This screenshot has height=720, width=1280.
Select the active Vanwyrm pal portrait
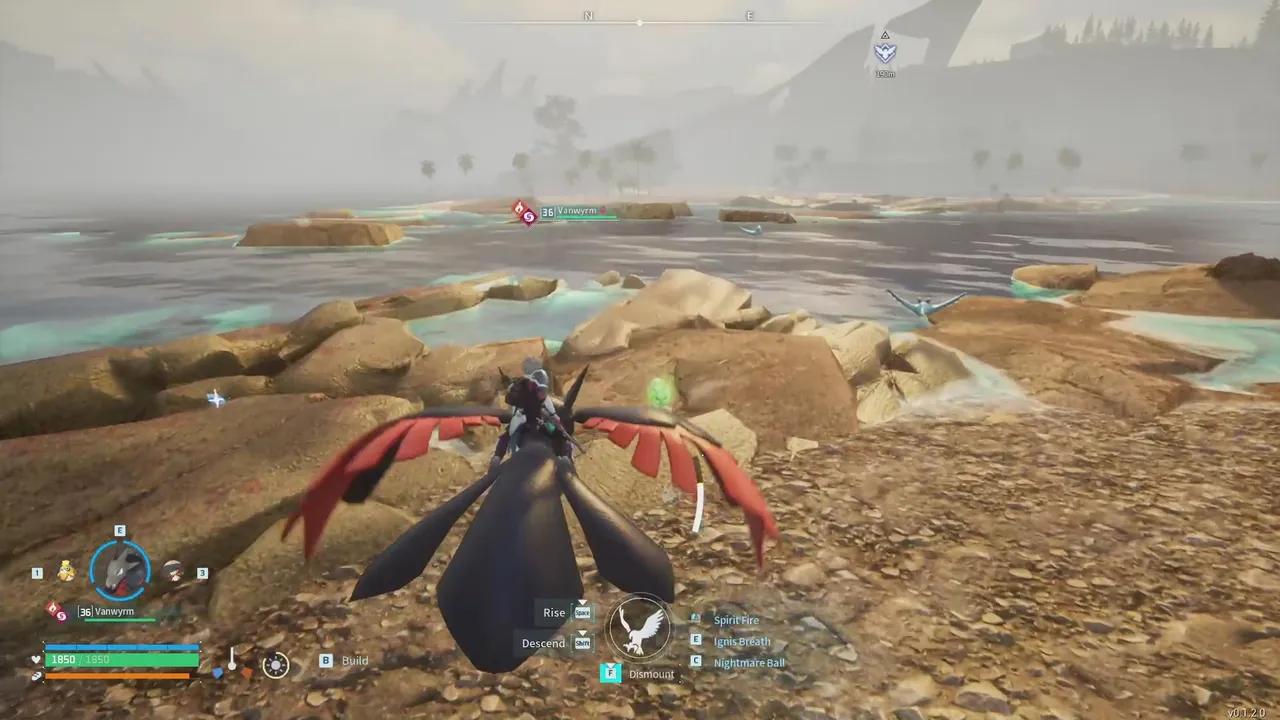[120, 569]
